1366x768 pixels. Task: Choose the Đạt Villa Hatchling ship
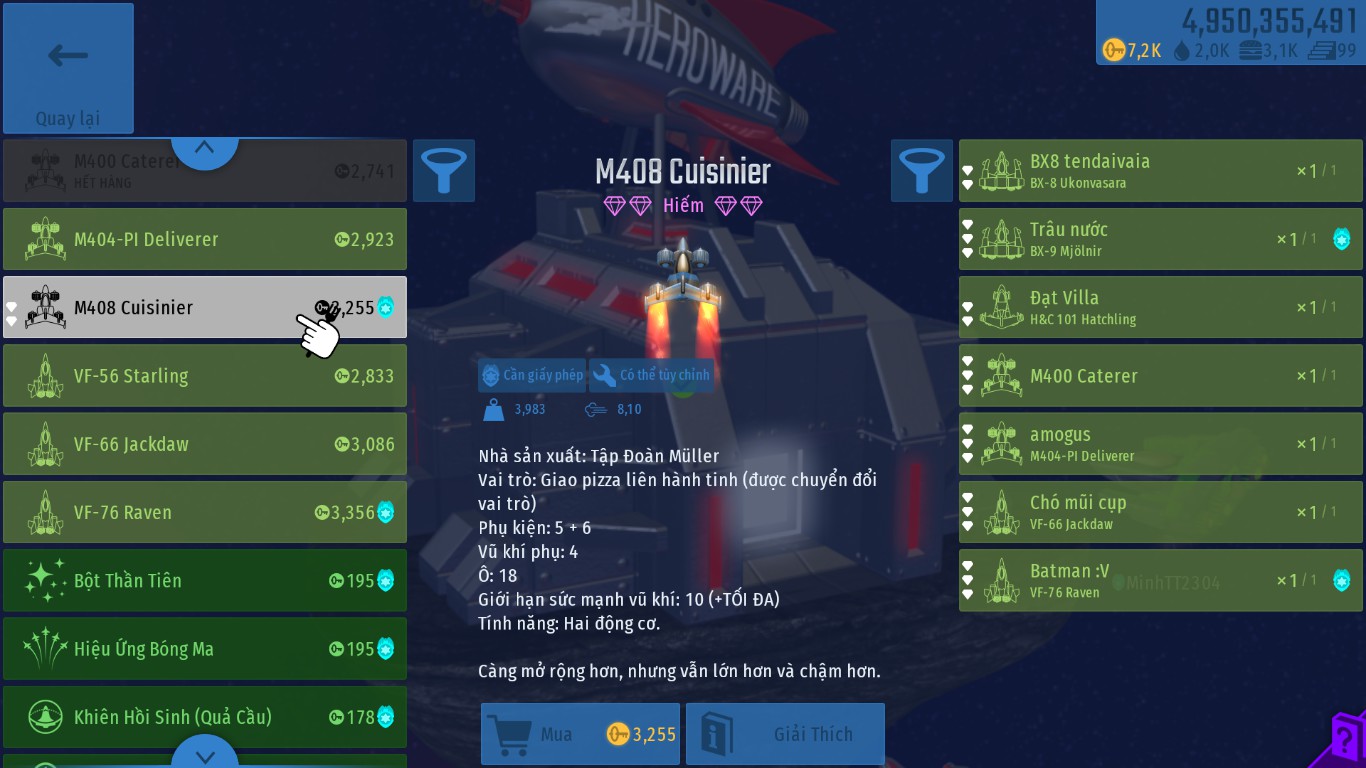pyautogui.click(x=1160, y=307)
